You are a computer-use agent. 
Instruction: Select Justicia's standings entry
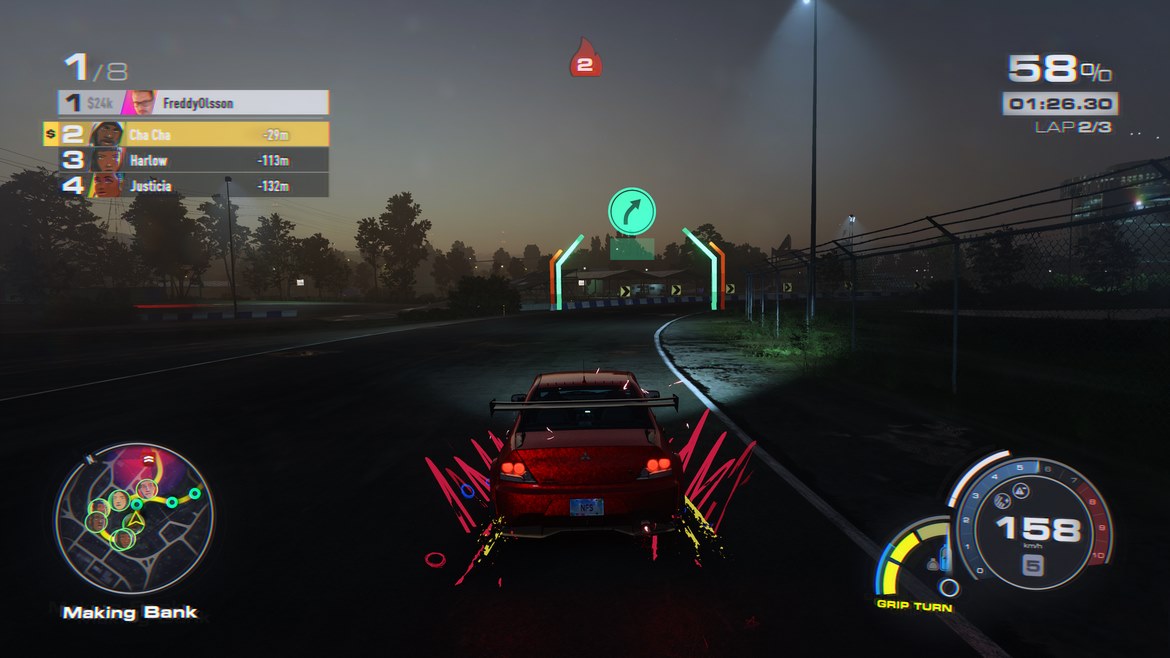click(x=194, y=185)
